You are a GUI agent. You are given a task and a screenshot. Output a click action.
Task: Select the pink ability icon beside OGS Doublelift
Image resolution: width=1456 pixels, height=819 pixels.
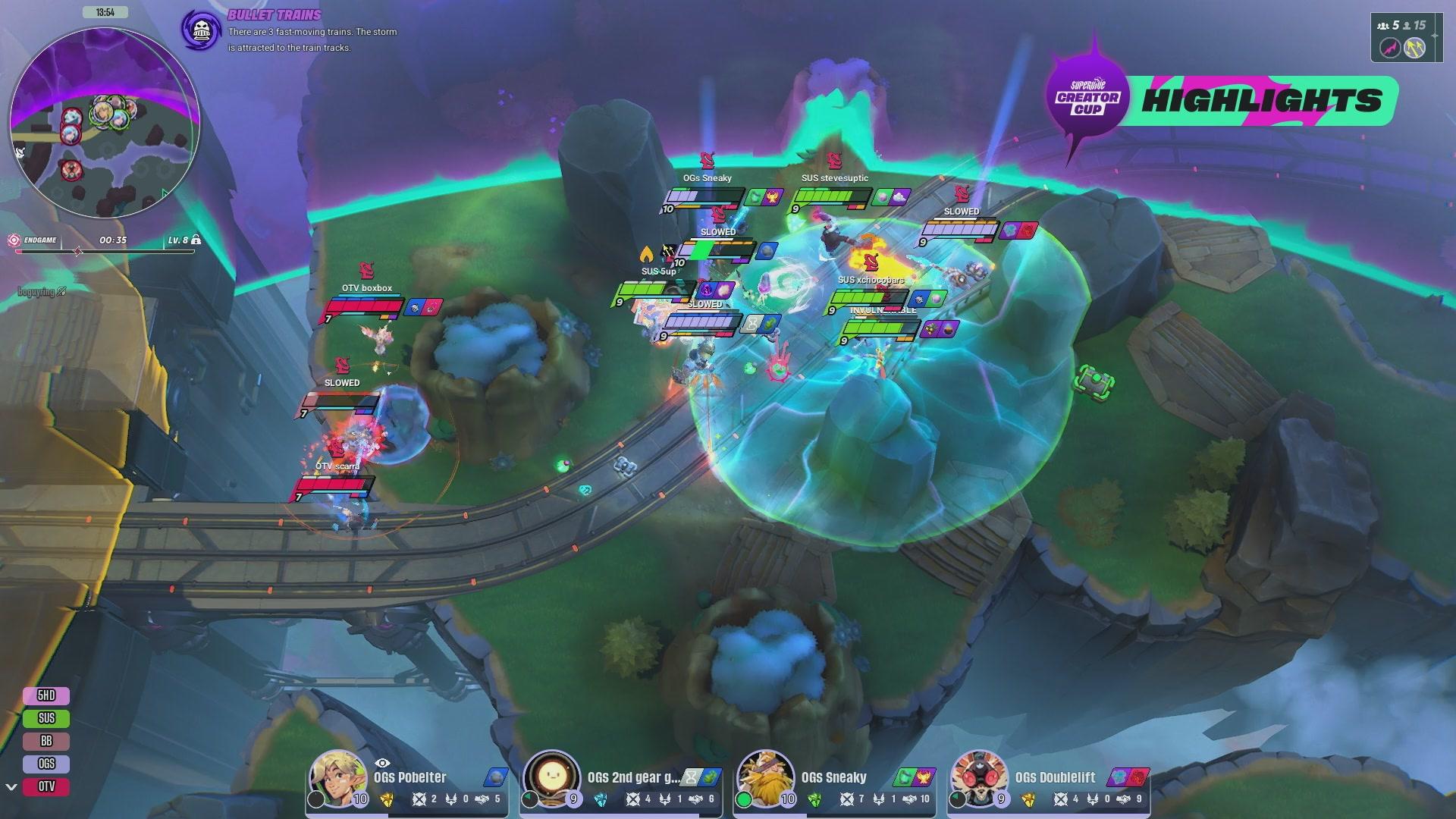point(1137,777)
